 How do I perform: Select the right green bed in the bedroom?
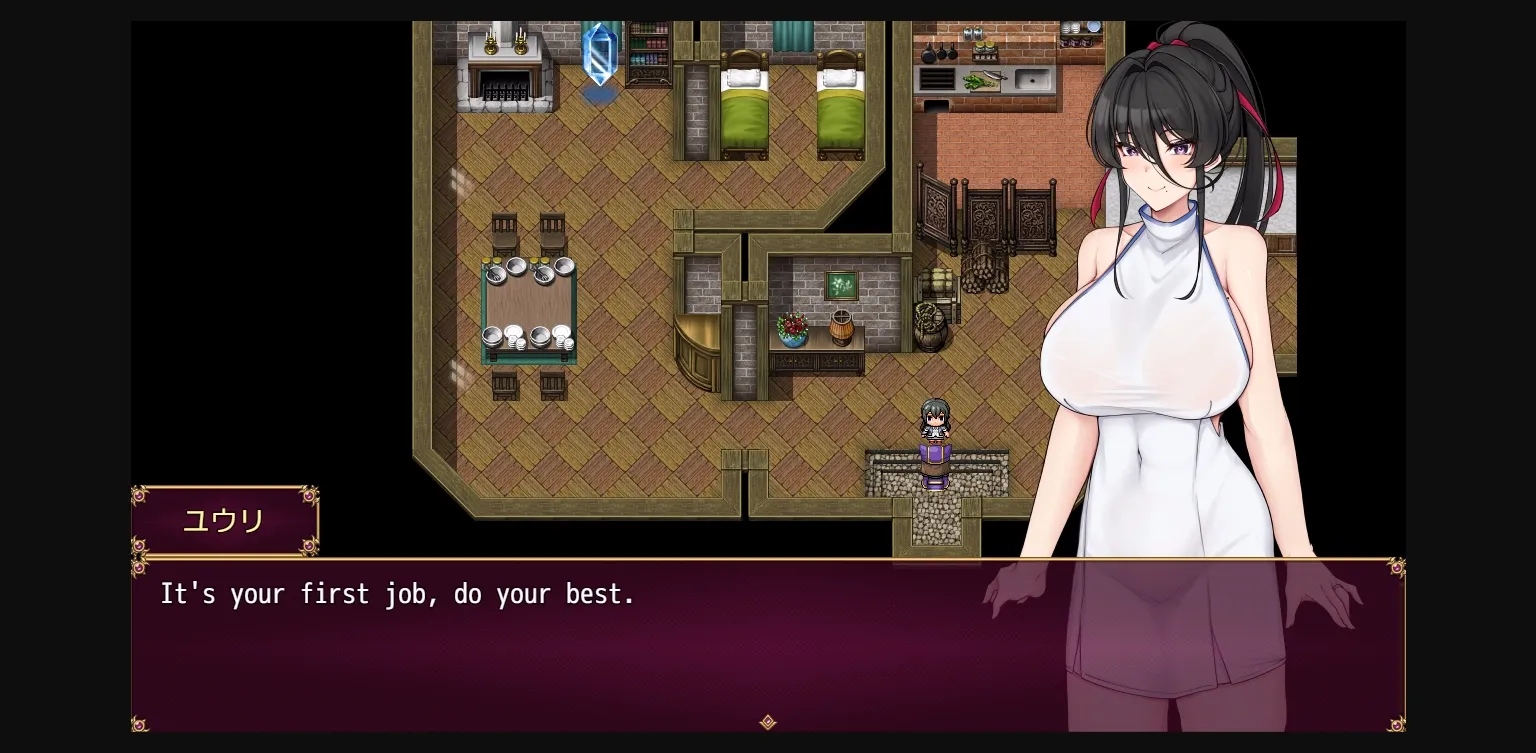pos(840,105)
